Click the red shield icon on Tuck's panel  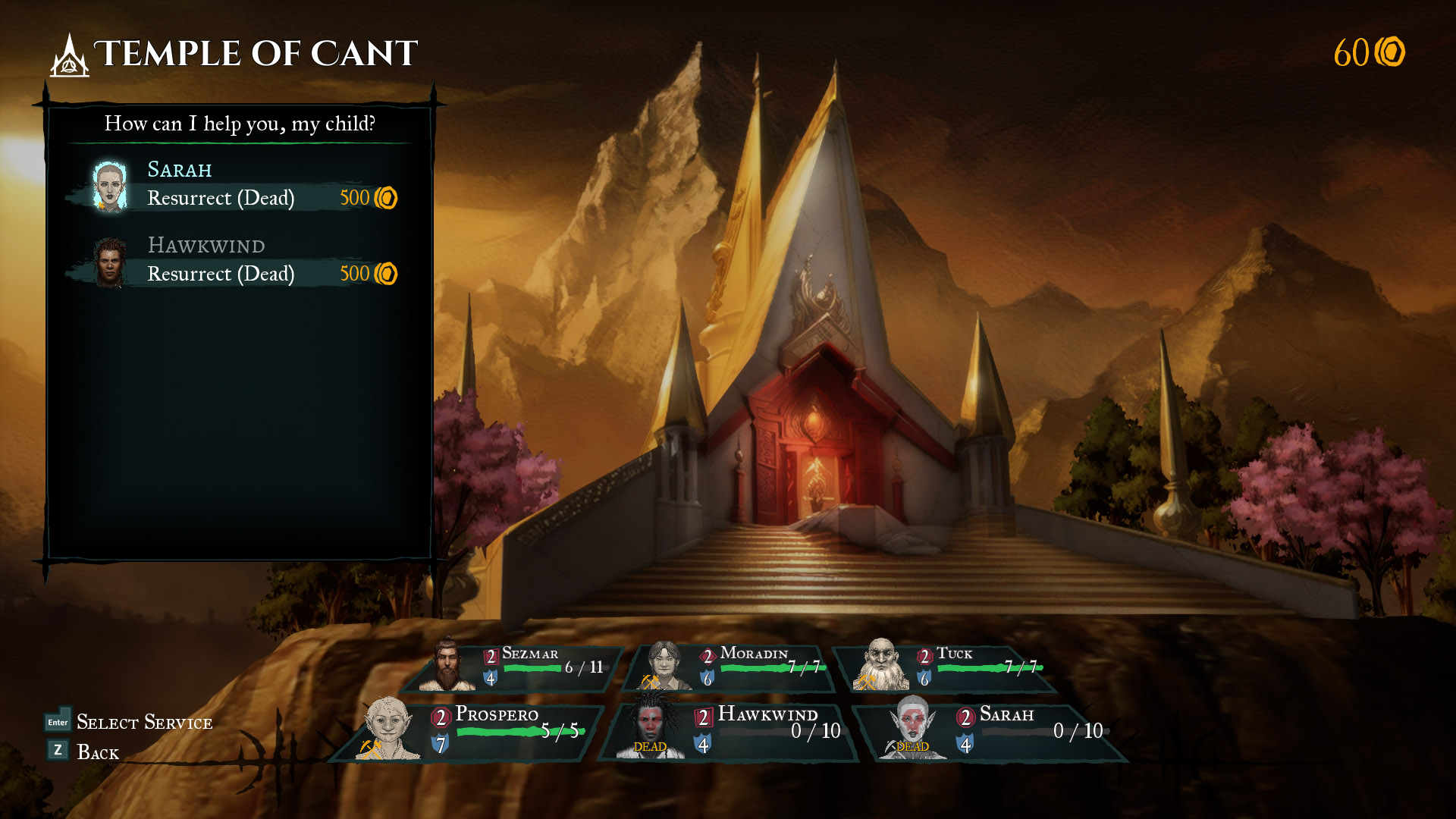point(924,654)
